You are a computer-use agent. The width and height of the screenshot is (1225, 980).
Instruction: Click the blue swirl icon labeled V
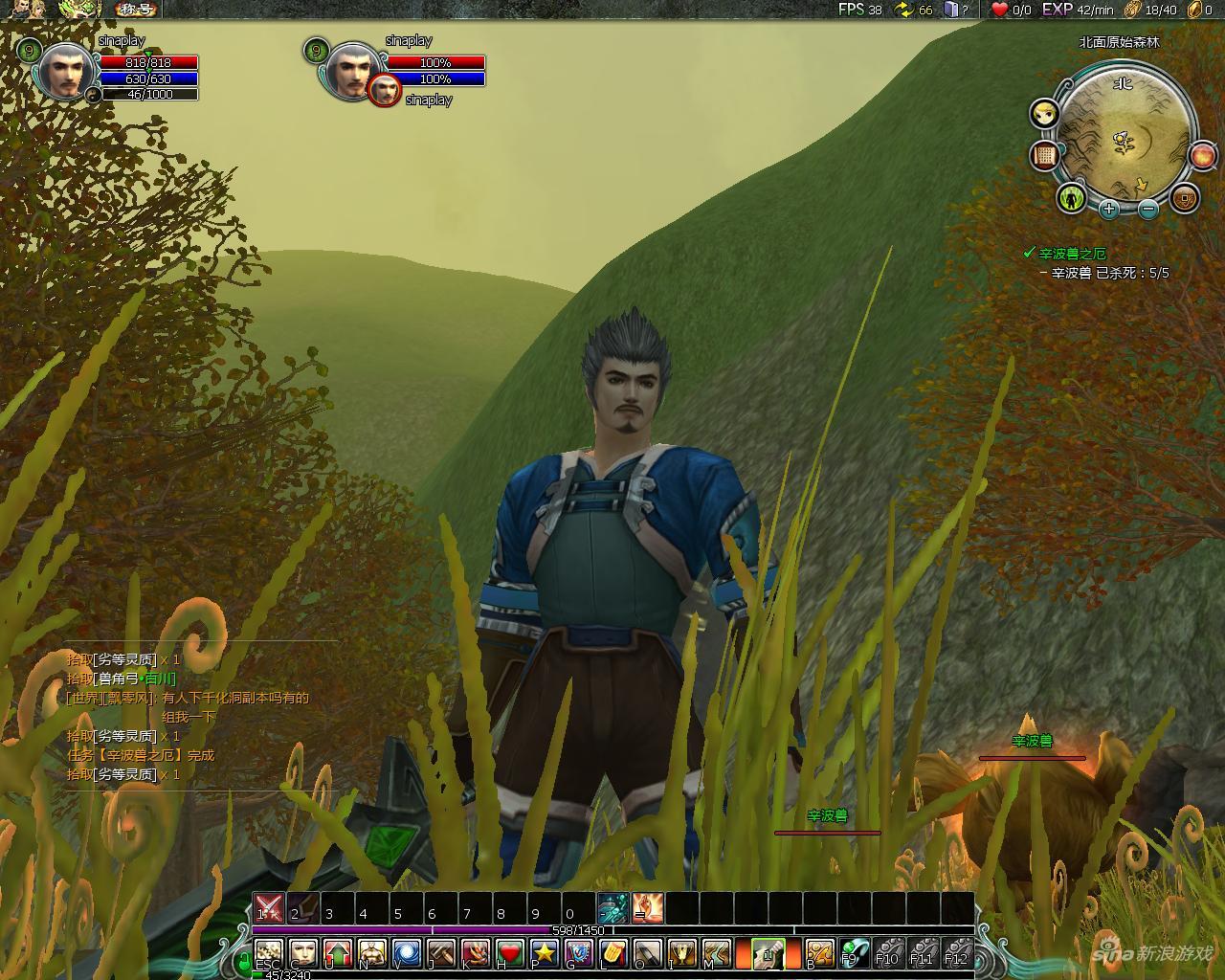(x=407, y=953)
